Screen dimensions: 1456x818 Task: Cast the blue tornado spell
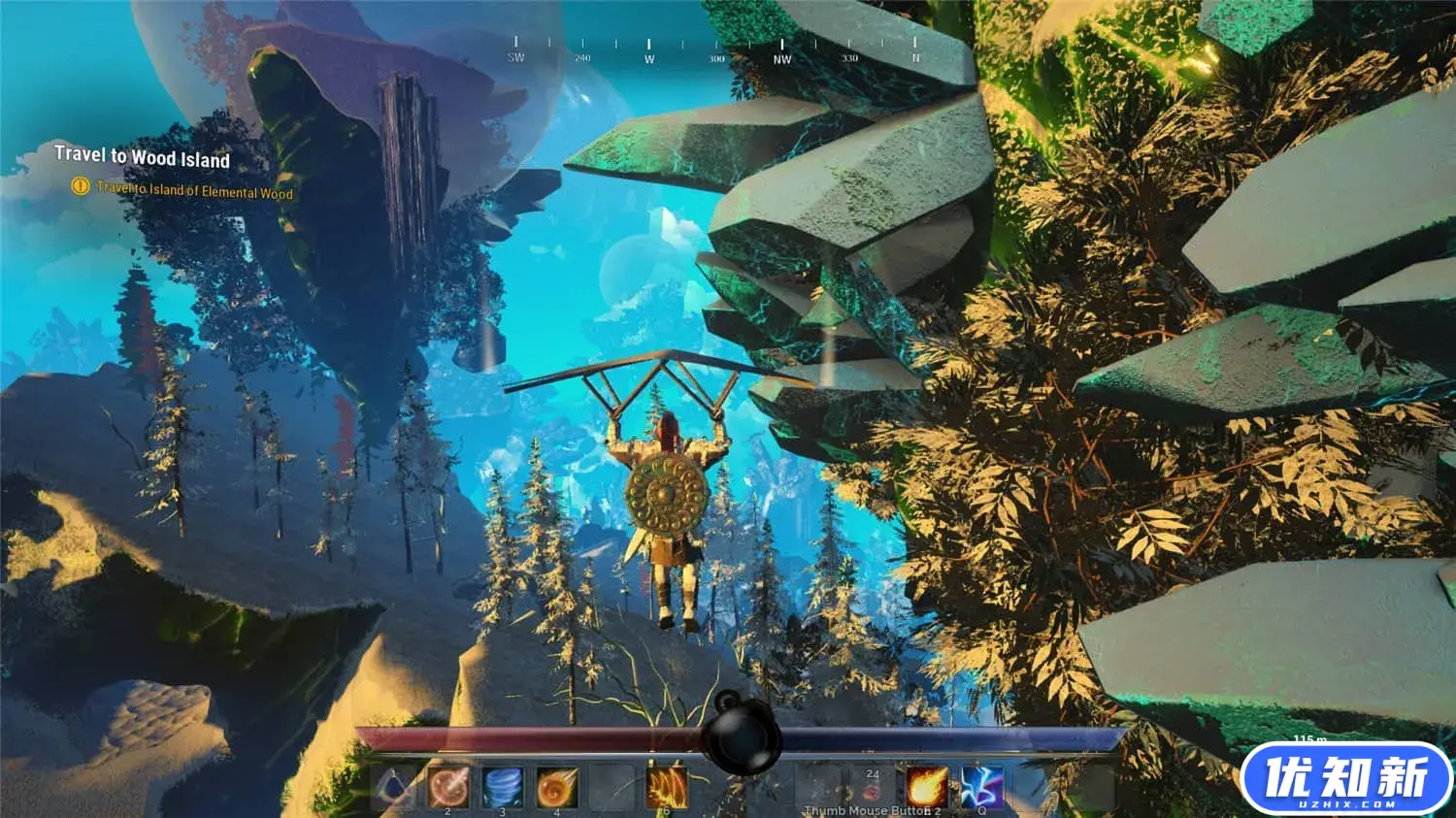click(x=503, y=787)
